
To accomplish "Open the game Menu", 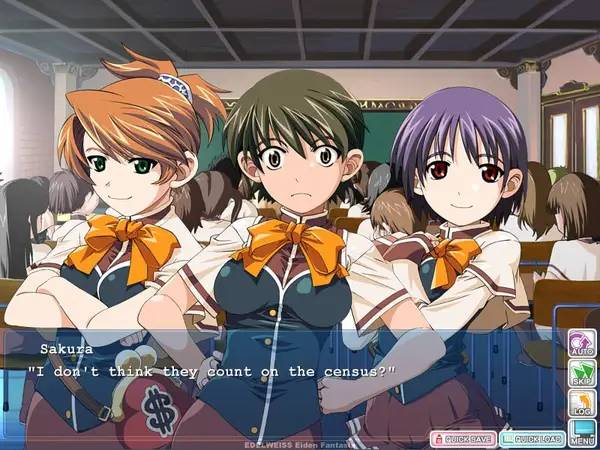I will [582, 432].
